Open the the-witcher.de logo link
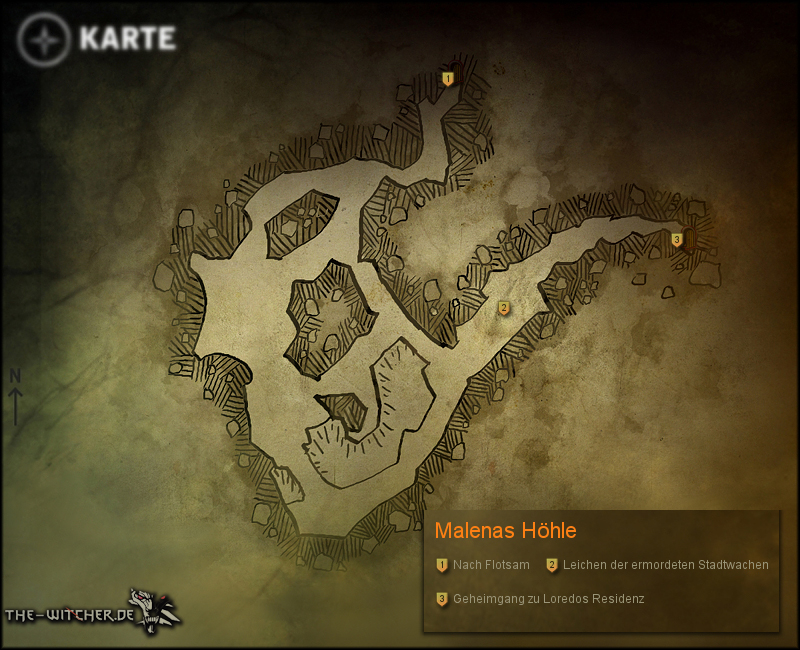The image size is (800, 650). 92,611
